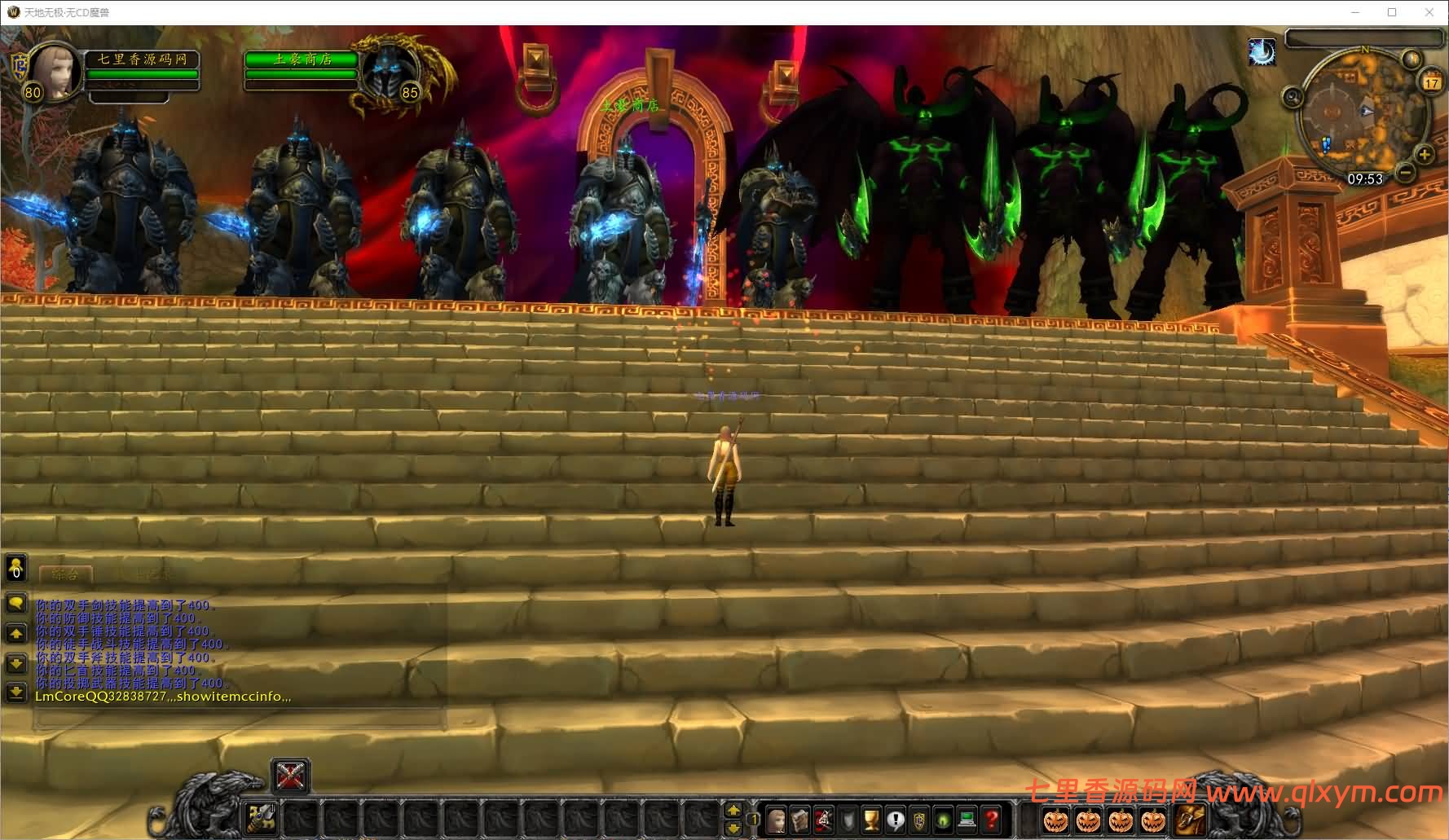The width and height of the screenshot is (1449, 840).
Task: Open the minimap tracking magnifier button
Action: (1292, 98)
